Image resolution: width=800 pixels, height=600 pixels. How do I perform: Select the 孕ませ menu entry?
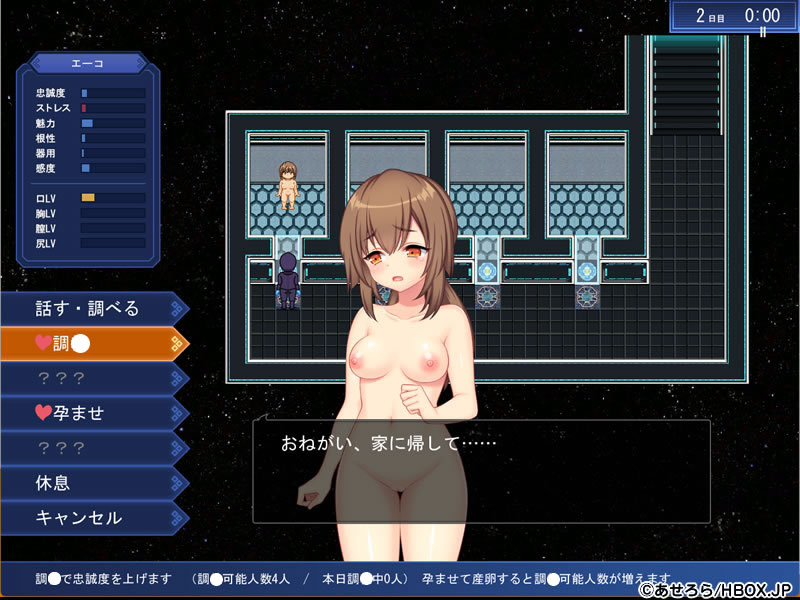click(90, 413)
